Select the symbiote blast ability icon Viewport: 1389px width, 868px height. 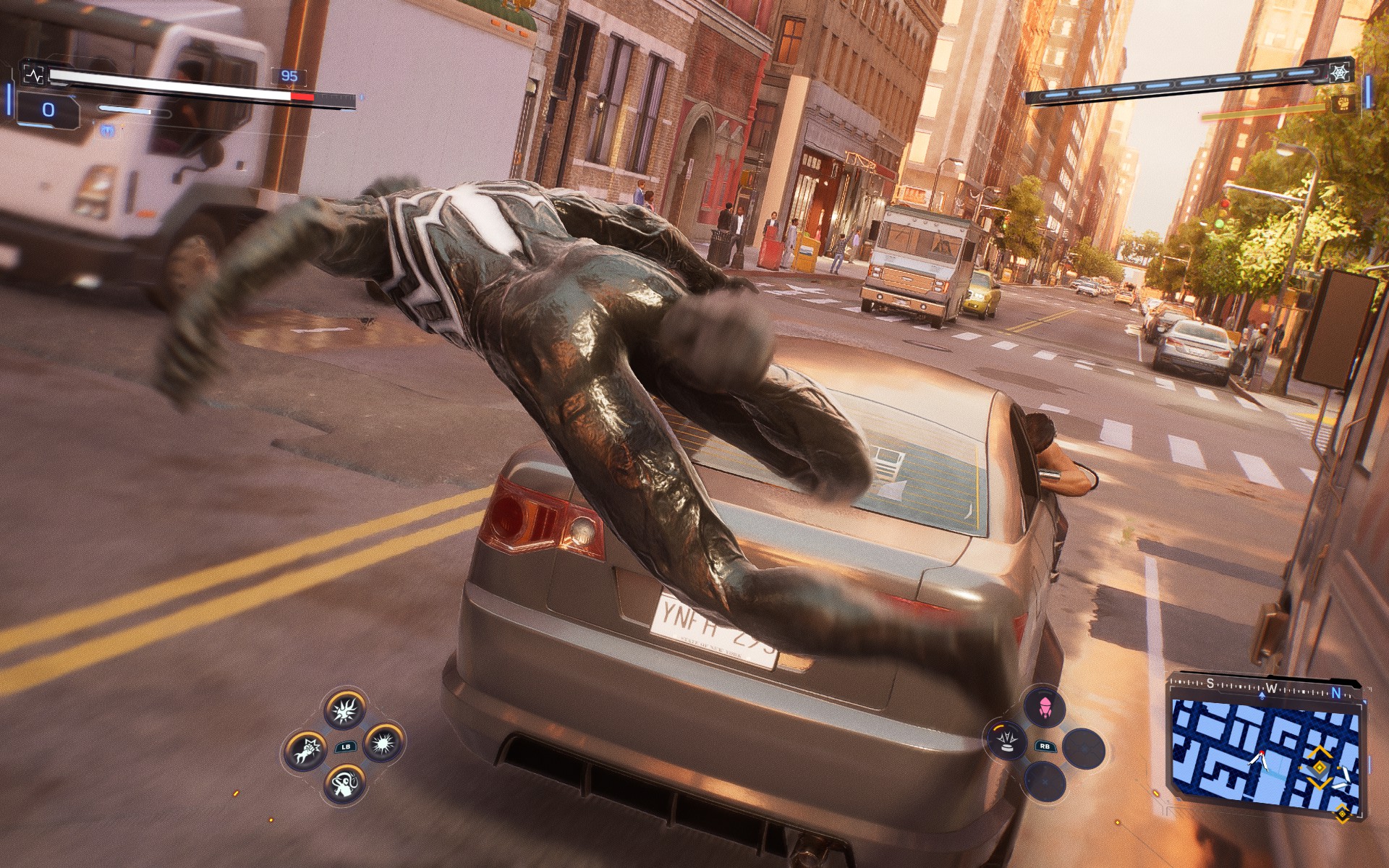[x=384, y=743]
